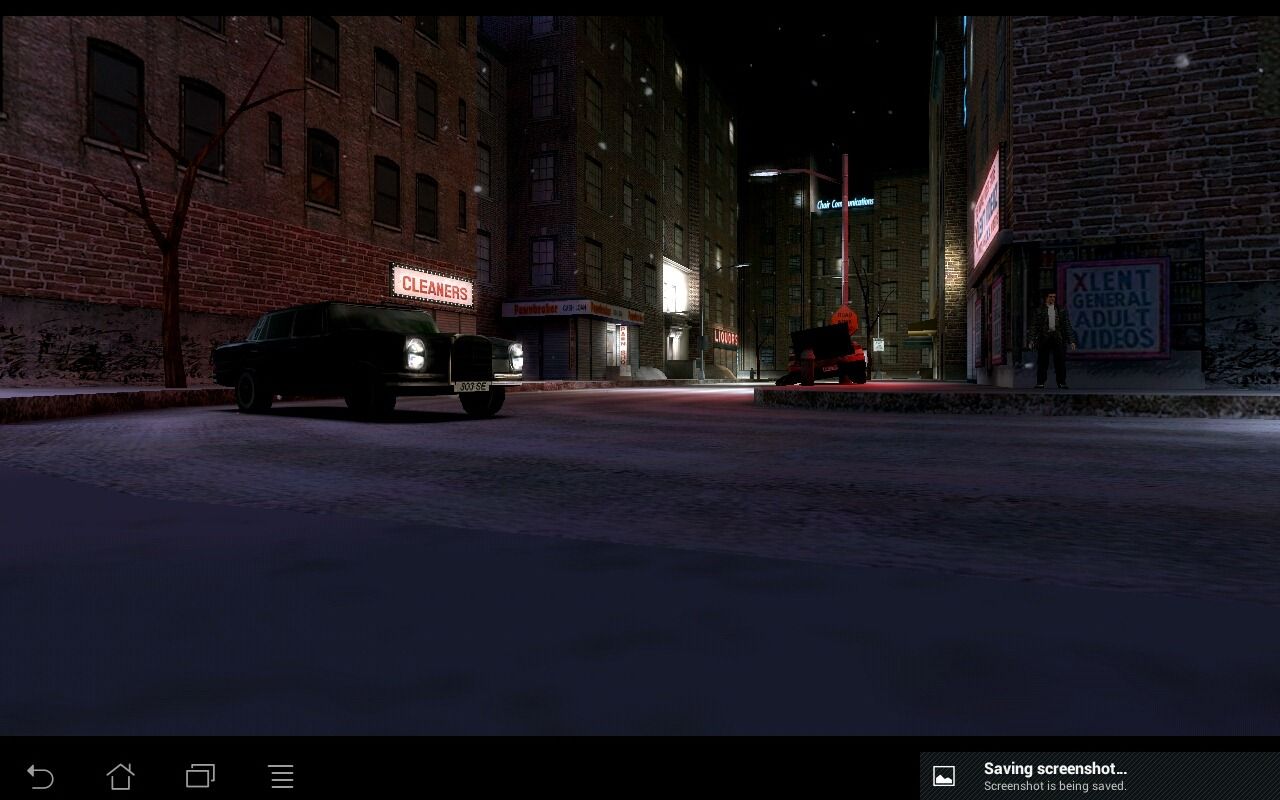
Task: Tap the Menu icon in the navigation bar
Action: coord(281,775)
